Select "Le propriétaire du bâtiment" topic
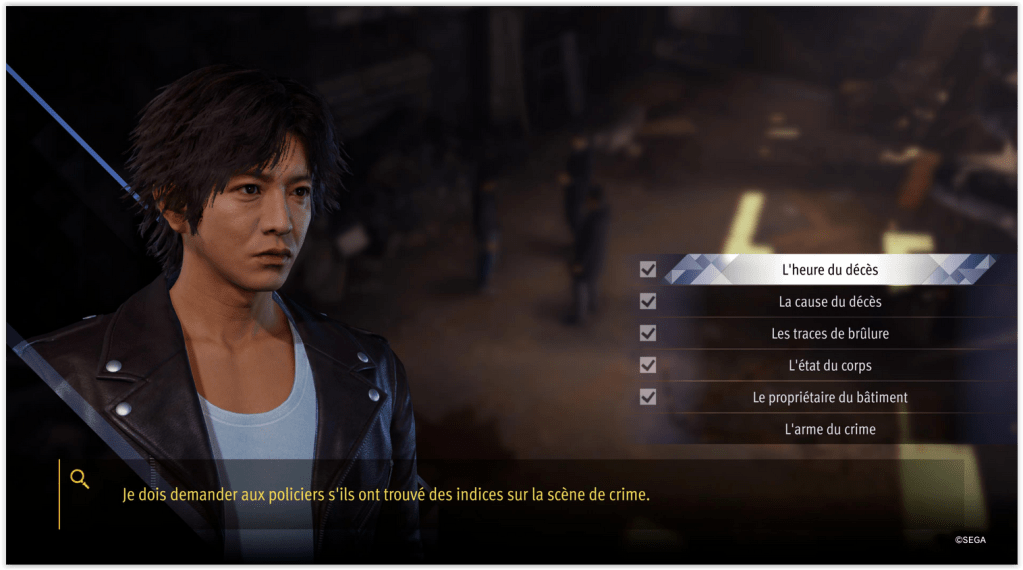The image size is (1023, 570). (x=830, y=397)
